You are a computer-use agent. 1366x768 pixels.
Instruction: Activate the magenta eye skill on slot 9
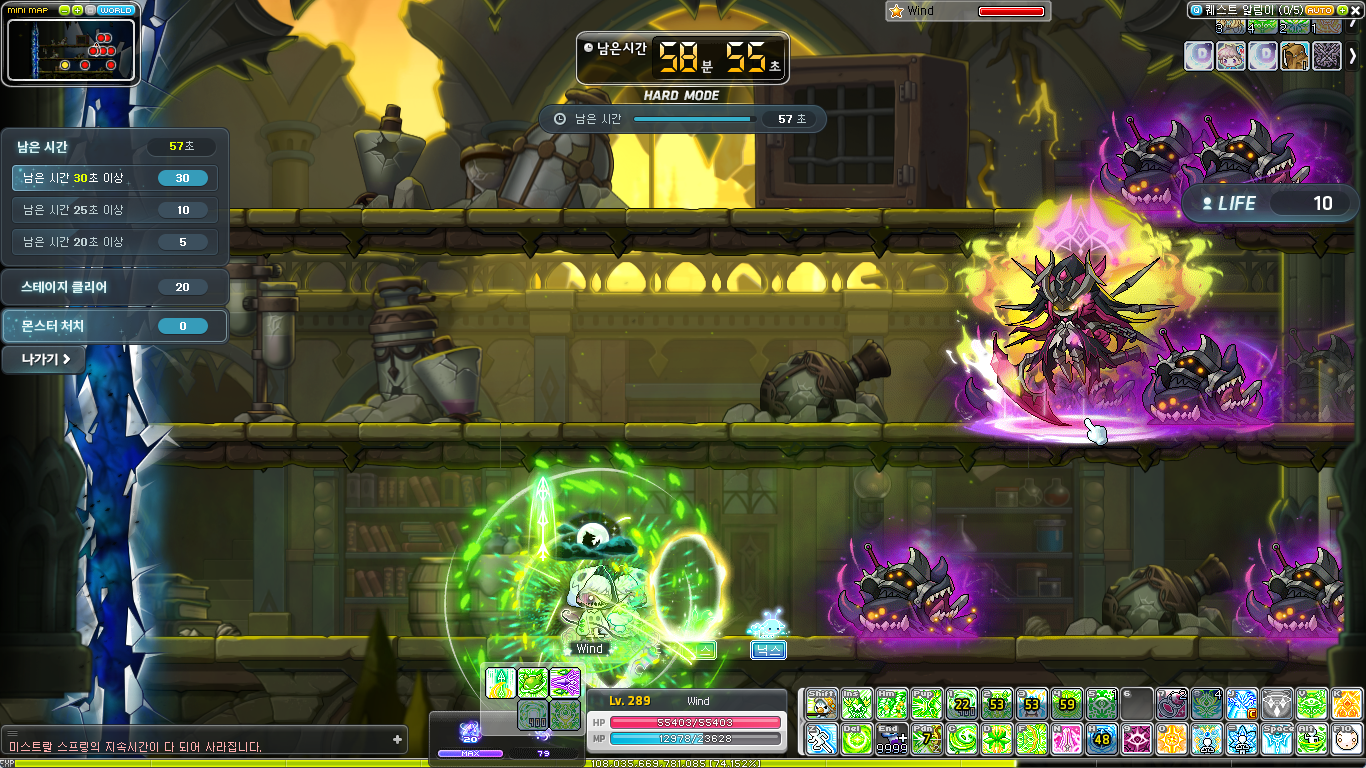coord(1136,739)
